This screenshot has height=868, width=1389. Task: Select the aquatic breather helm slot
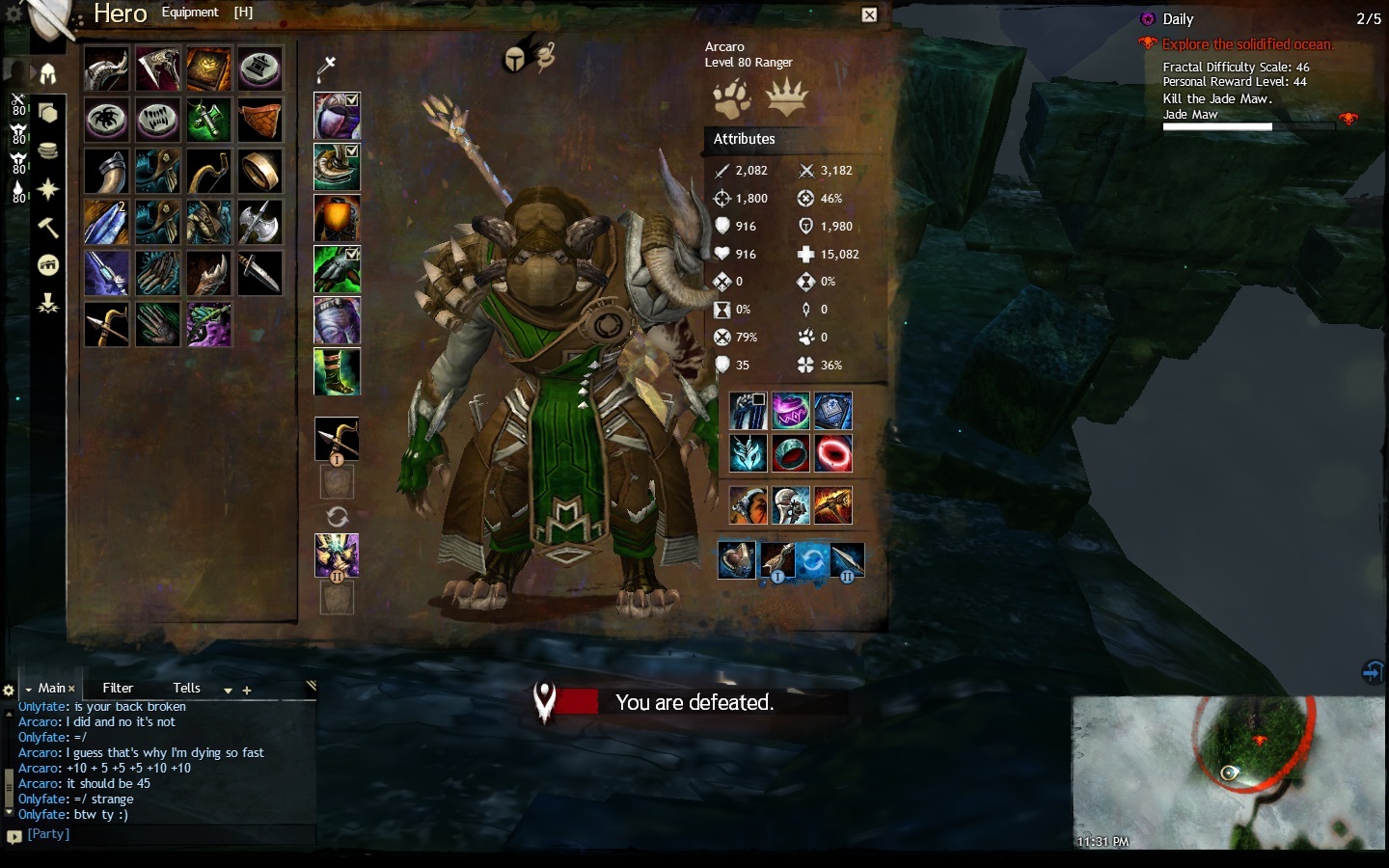tap(737, 560)
